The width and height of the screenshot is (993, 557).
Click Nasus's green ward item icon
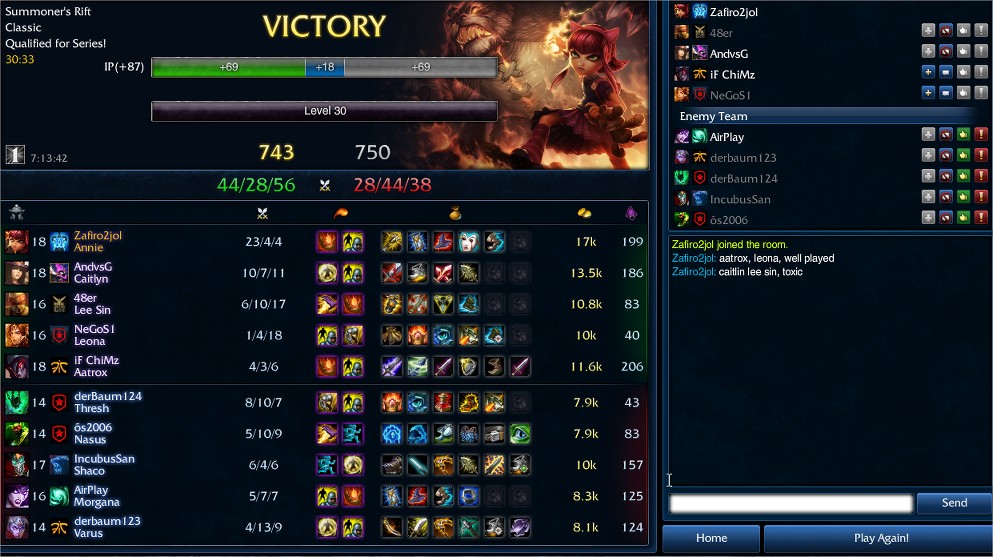click(x=520, y=434)
